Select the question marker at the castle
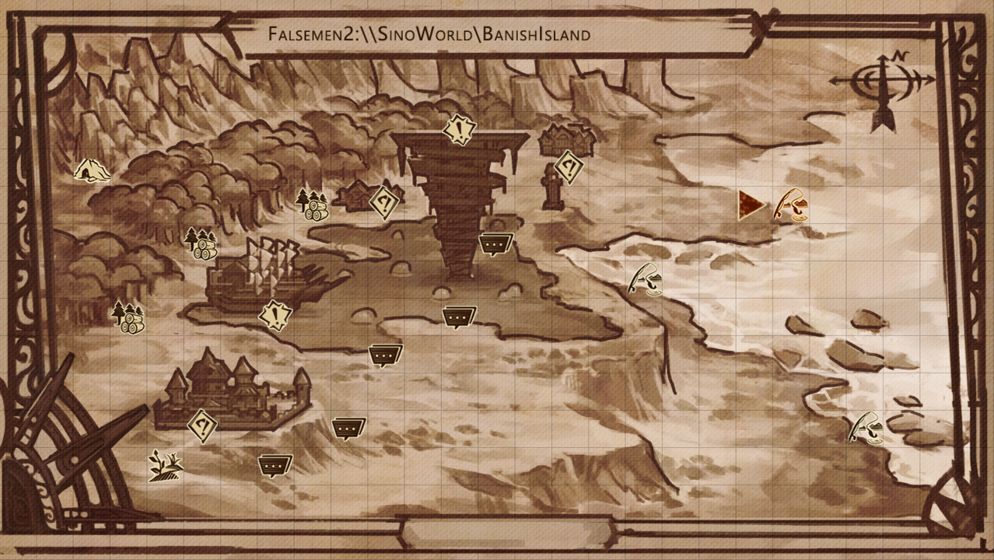 click(203, 426)
